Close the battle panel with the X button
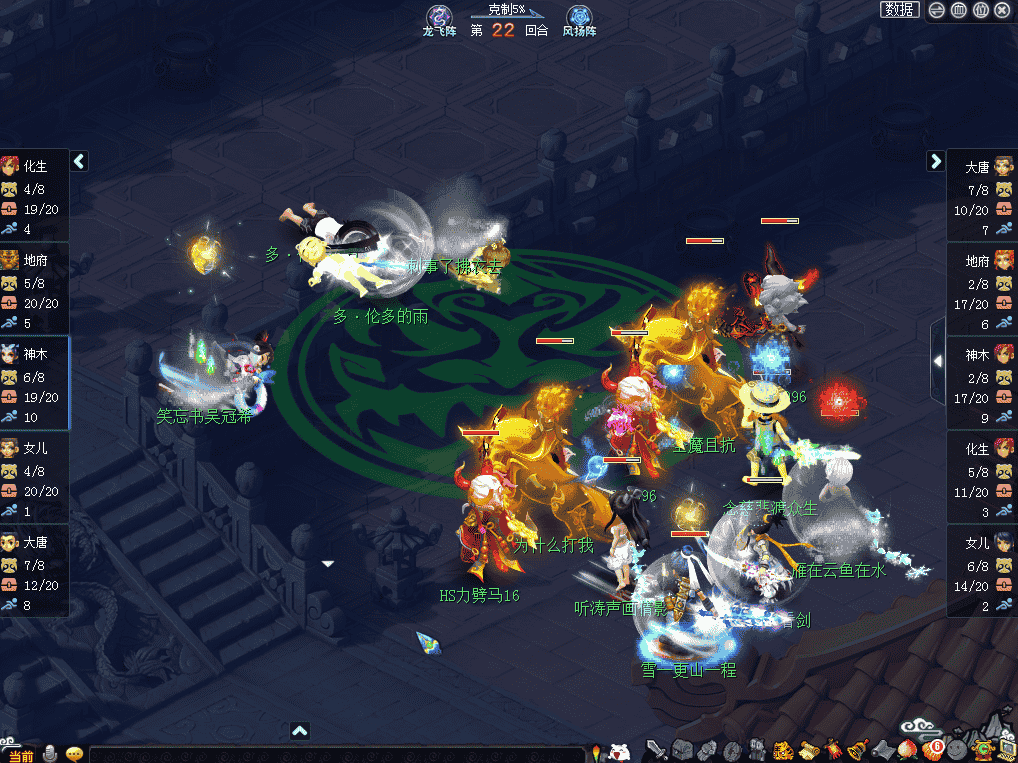The width and height of the screenshot is (1018, 763). tap(1003, 10)
